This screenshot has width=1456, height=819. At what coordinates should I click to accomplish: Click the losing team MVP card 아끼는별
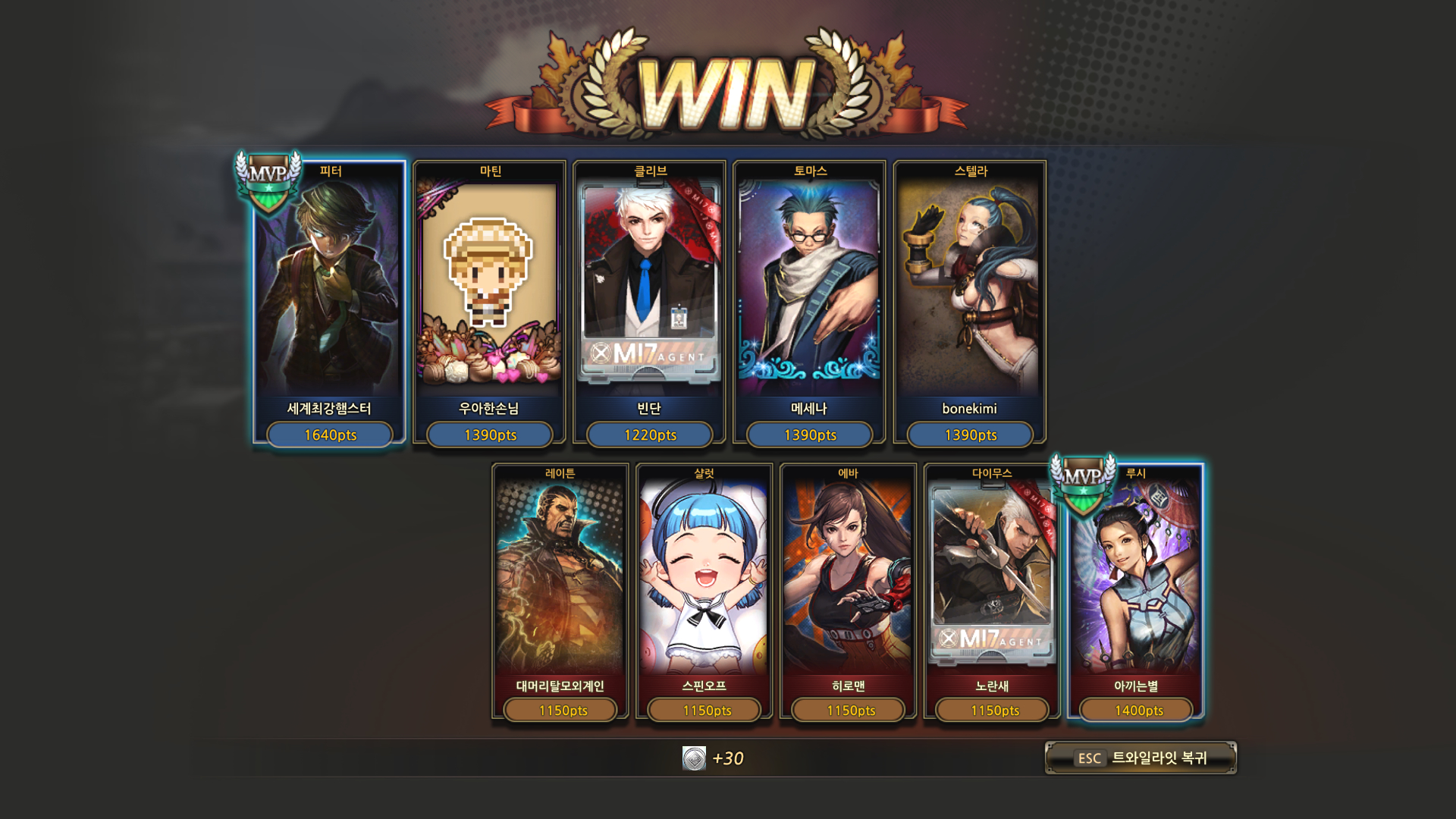1136,591
